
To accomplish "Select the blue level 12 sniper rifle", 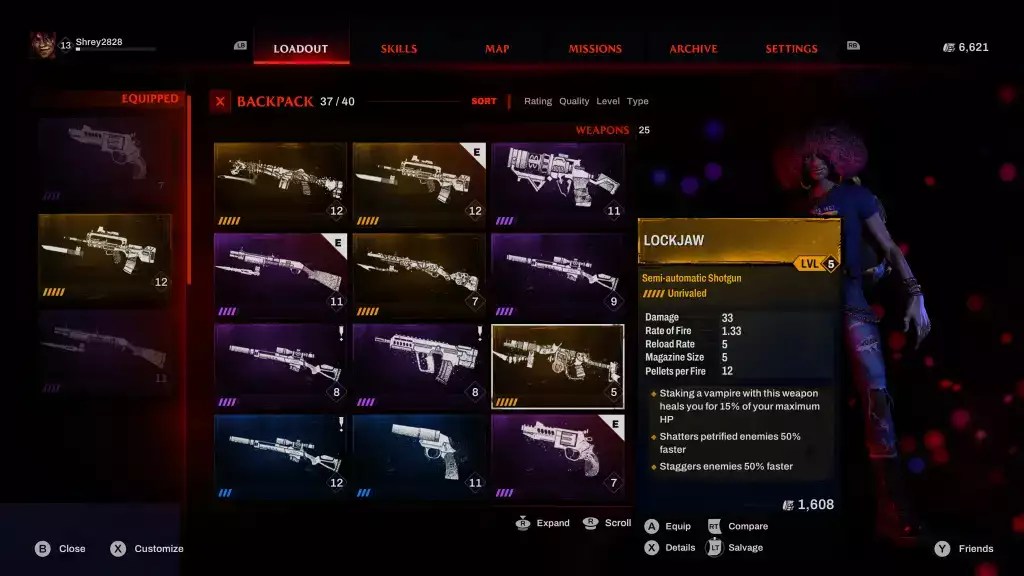I will (280, 456).
